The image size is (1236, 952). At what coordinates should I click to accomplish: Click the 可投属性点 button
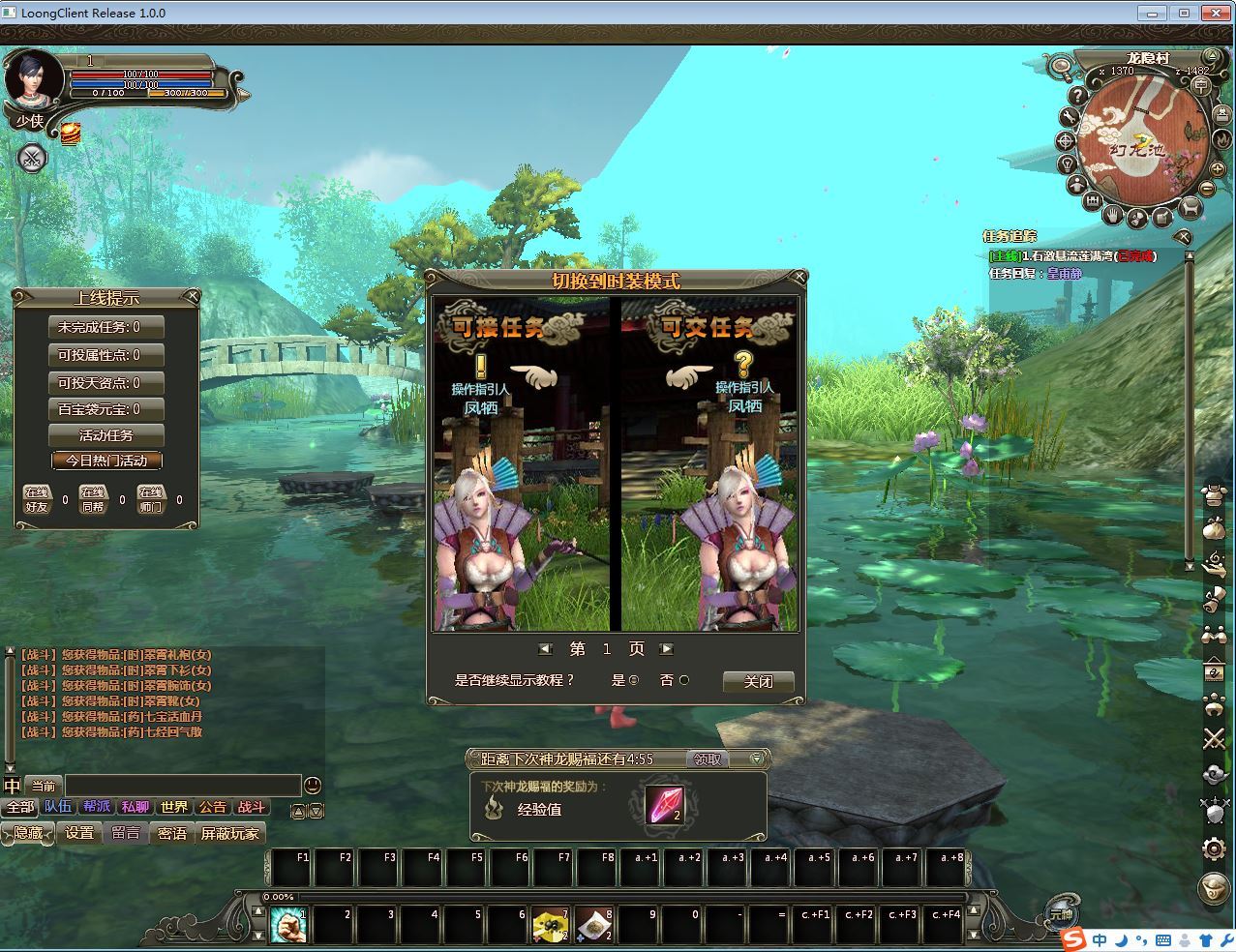[x=106, y=355]
